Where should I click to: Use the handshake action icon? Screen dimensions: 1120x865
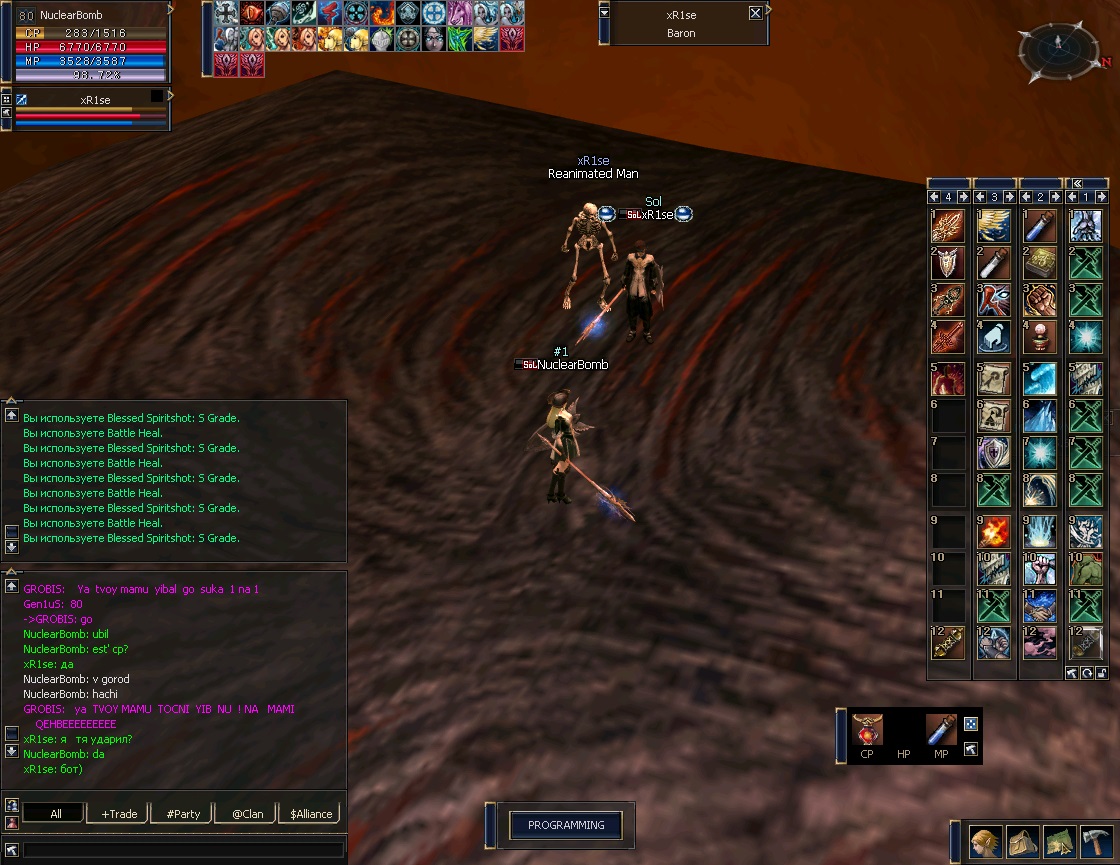coord(1040,607)
